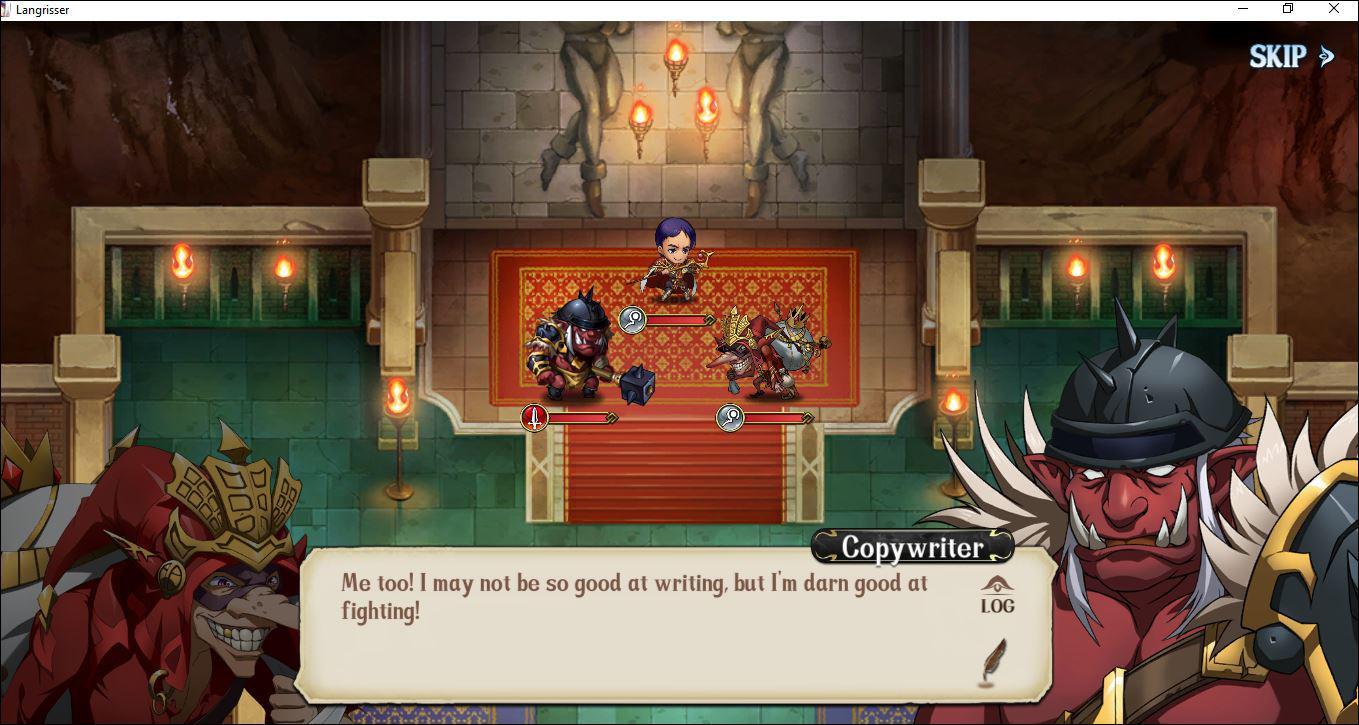Click the arrow glyph beside the SKIP text
This screenshot has width=1359, height=725.
pyautogui.click(x=1327, y=56)
